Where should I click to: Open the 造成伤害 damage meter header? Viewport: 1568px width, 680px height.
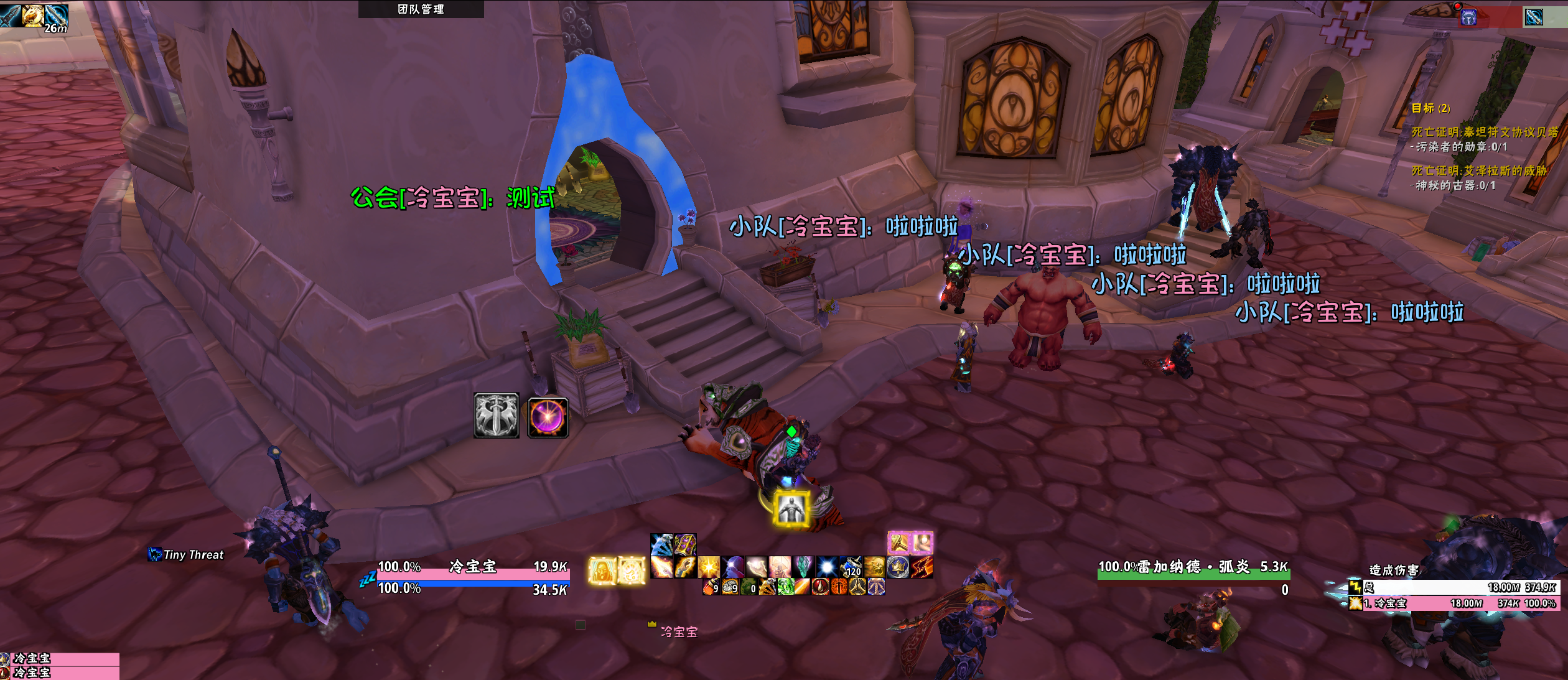[1394, 570]
